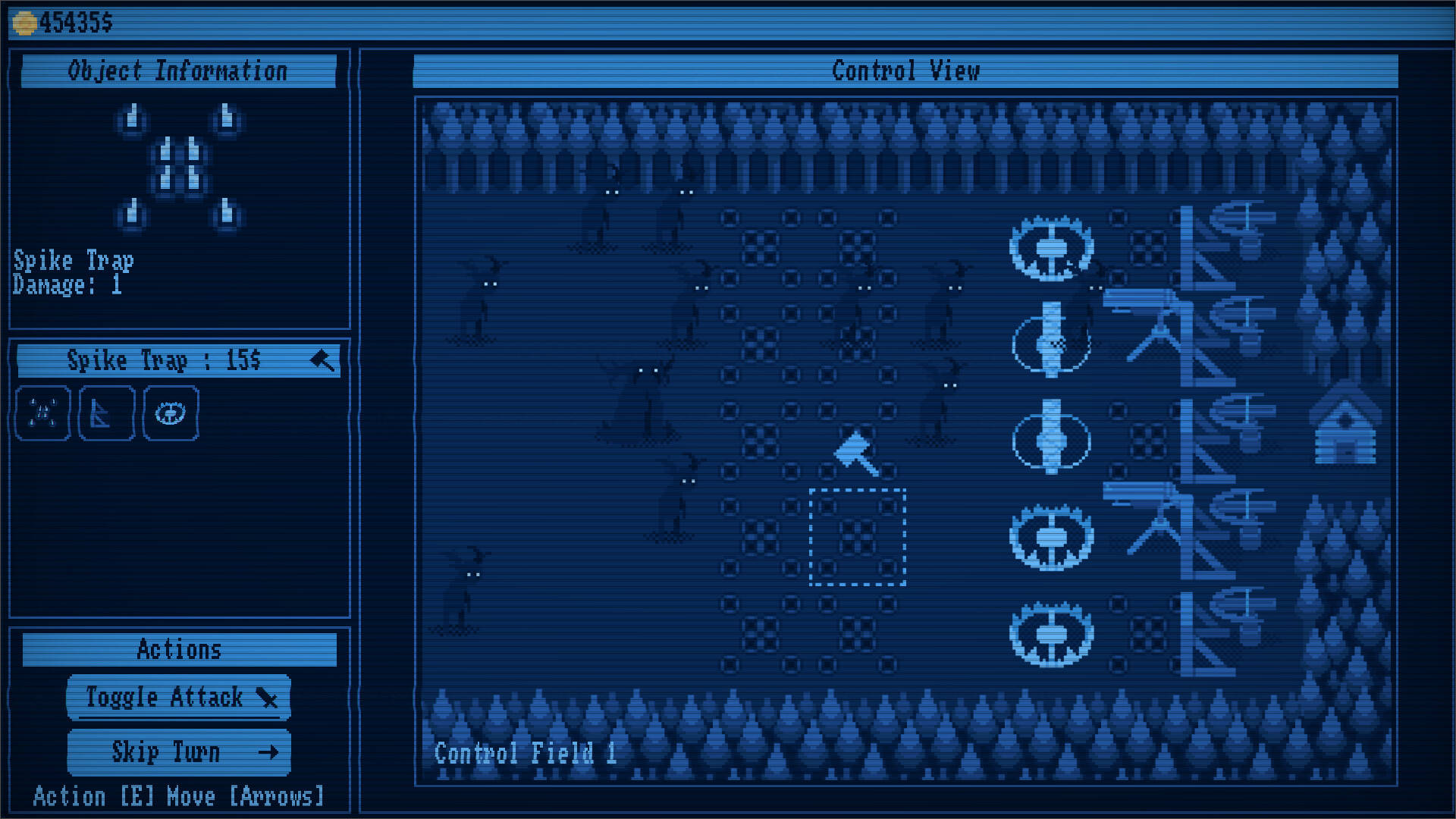Viewport: 1456px width, 819px height.
Task: Click the spike trap preview in Object Information
Action: tap(179, 167)
